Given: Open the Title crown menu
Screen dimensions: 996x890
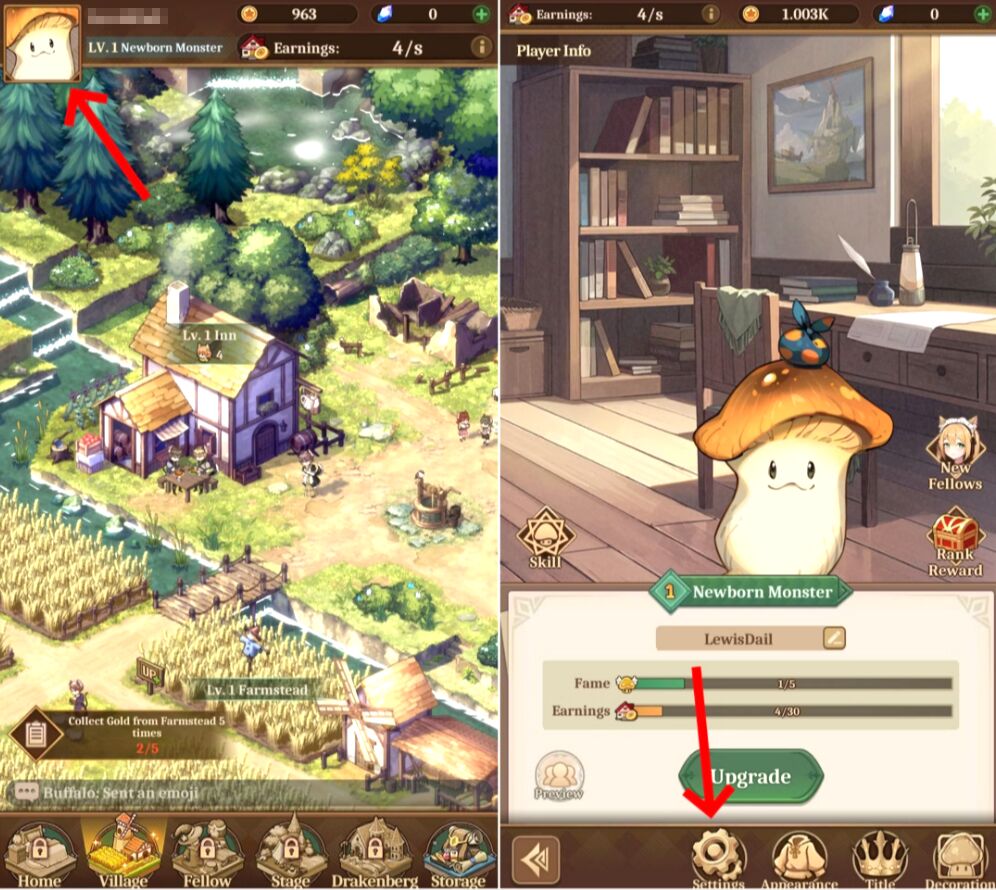Looking at the screenshot, I should pos(879,857).
